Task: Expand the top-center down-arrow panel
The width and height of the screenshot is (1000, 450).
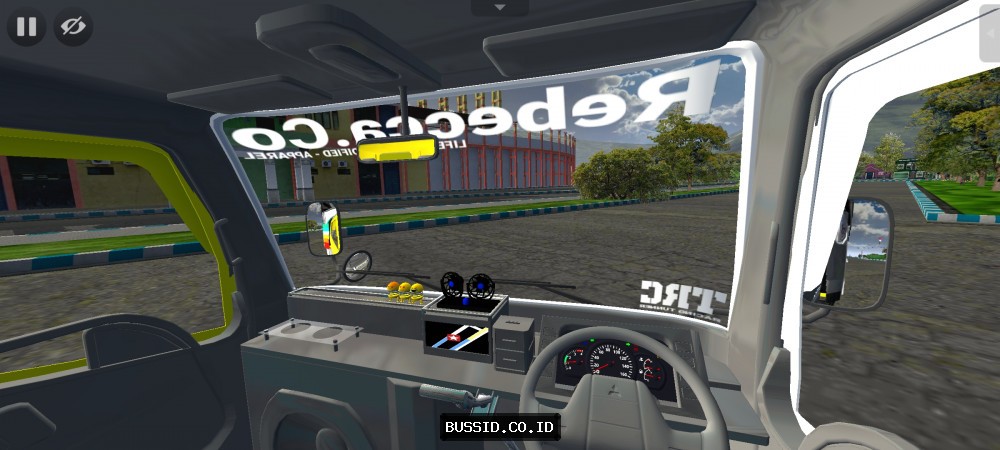Action: 499,7
